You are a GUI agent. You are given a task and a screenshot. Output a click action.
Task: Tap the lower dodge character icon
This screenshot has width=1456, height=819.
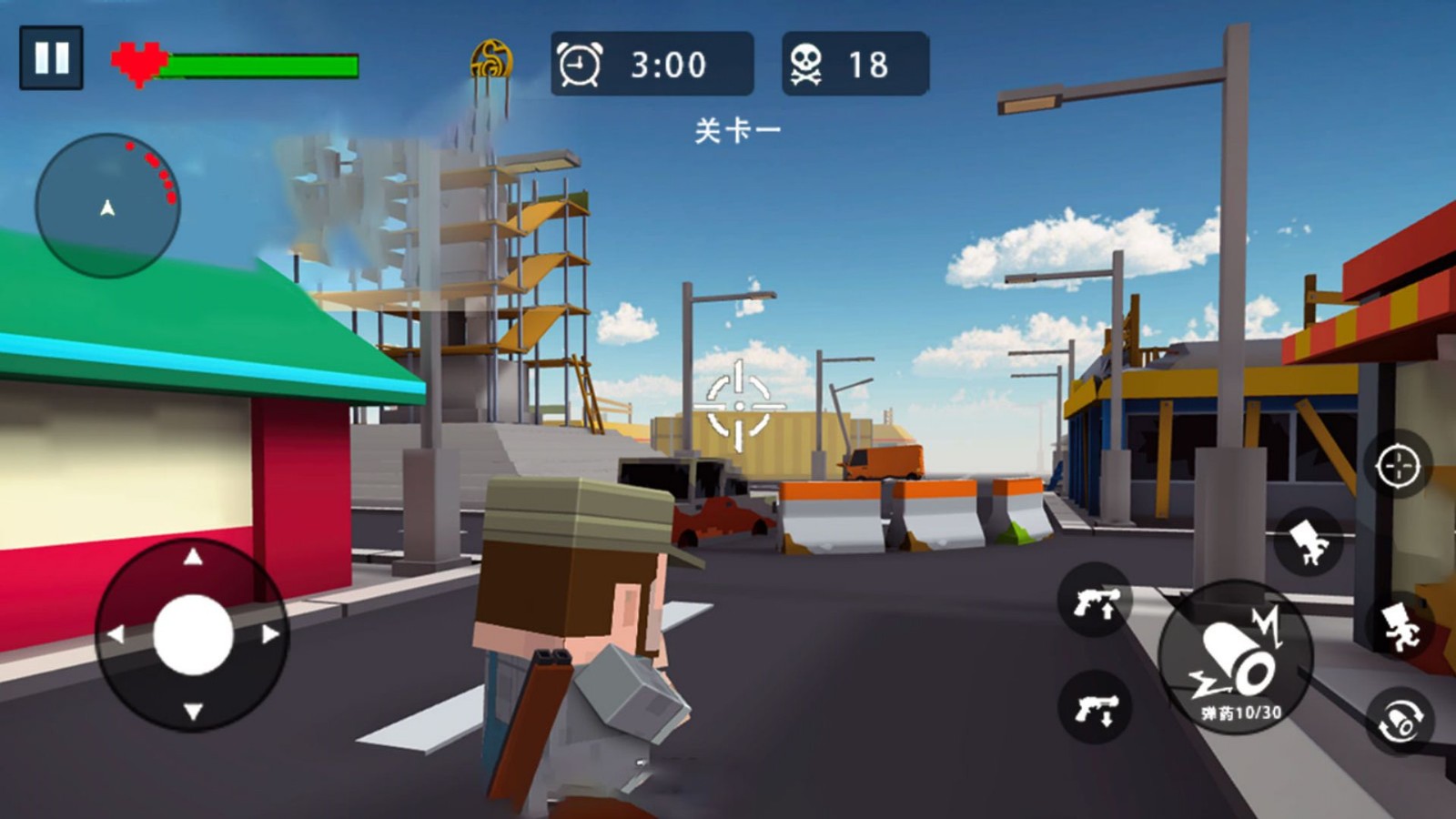pyautogui.click(x=1401, y=628)
